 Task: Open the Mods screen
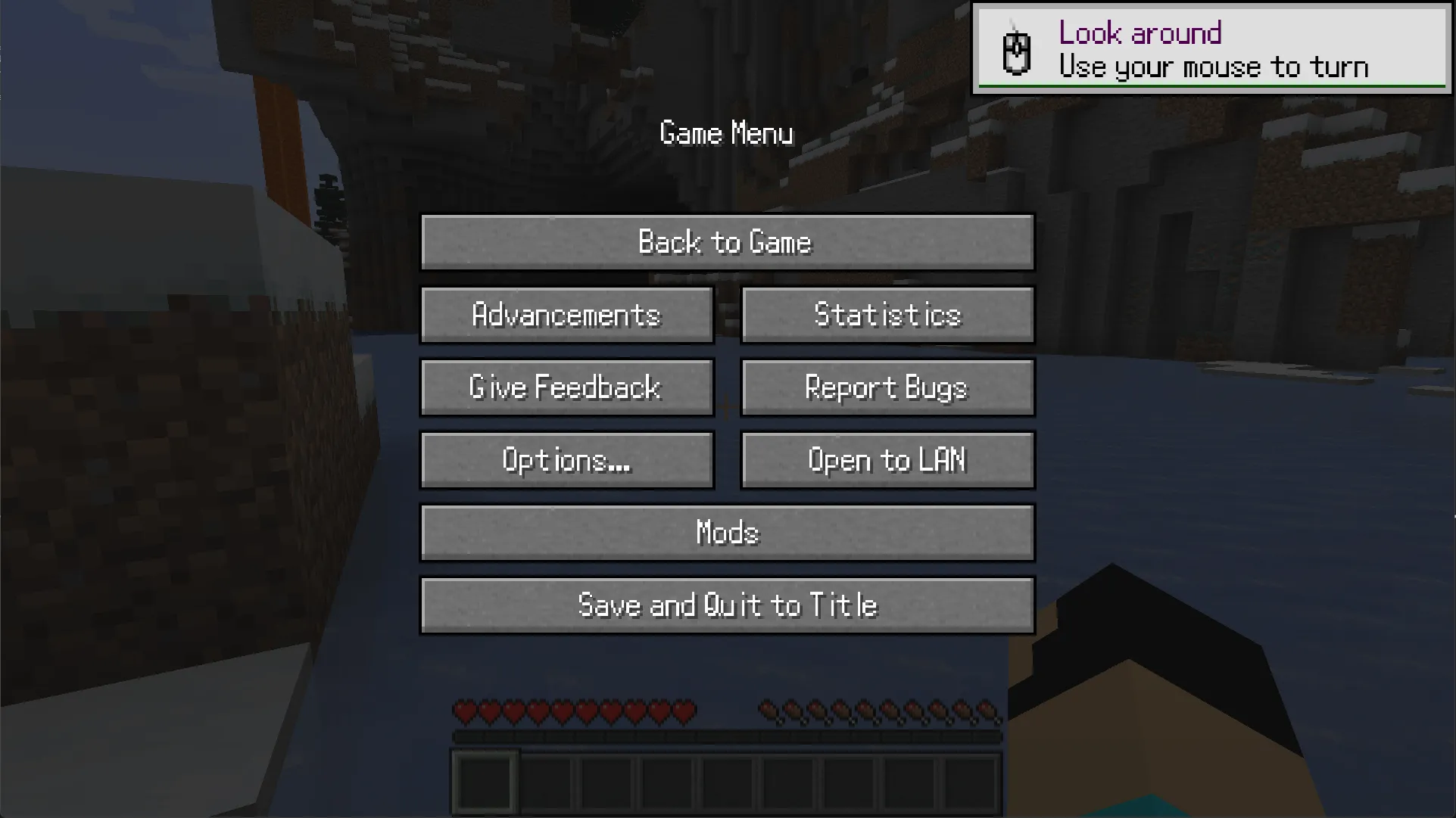[727, 532]
